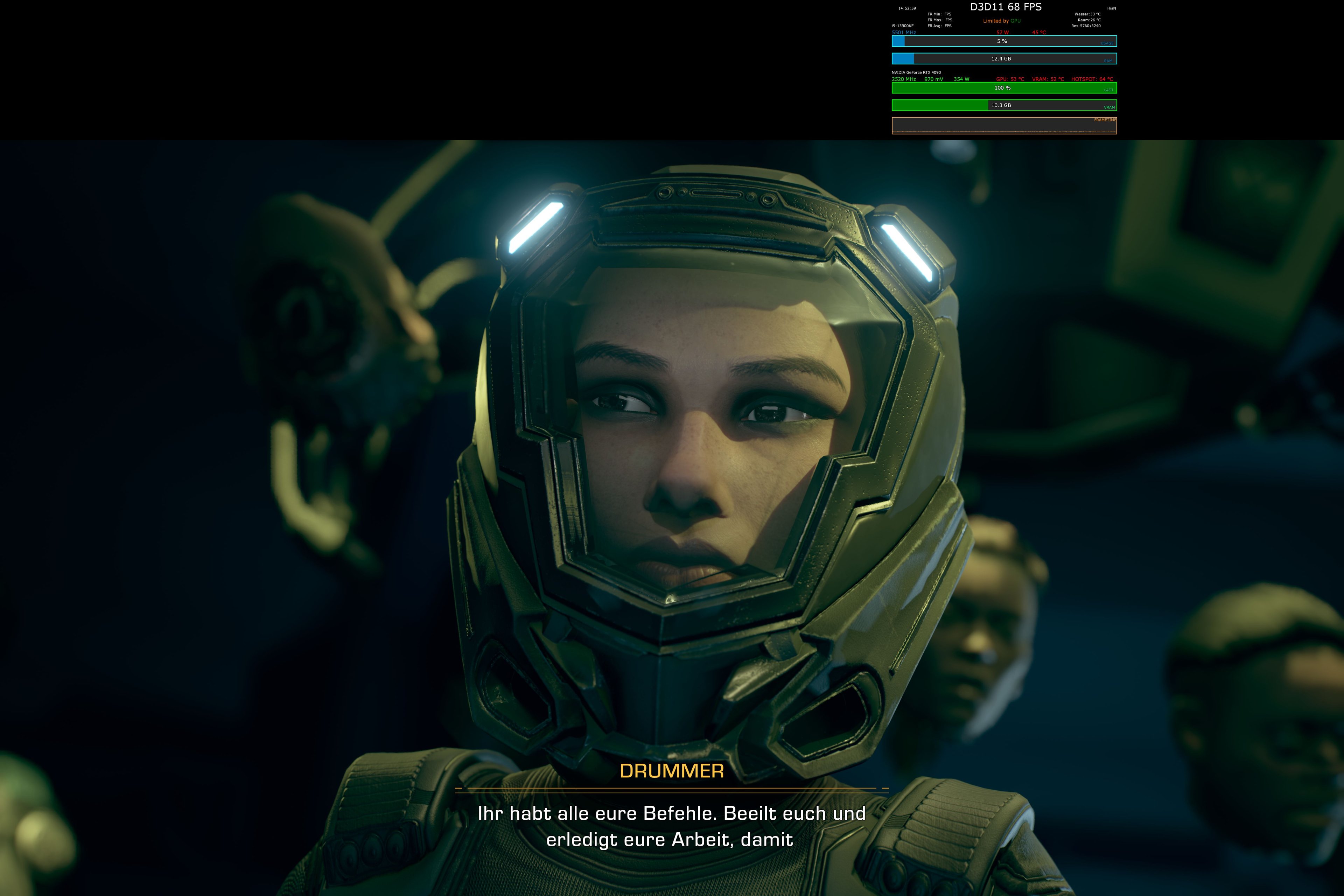This screenshot has width=1344, height=896.
Task: Click the NVIDIA GeForce RTX 4090 label
Action: [917, 72]
